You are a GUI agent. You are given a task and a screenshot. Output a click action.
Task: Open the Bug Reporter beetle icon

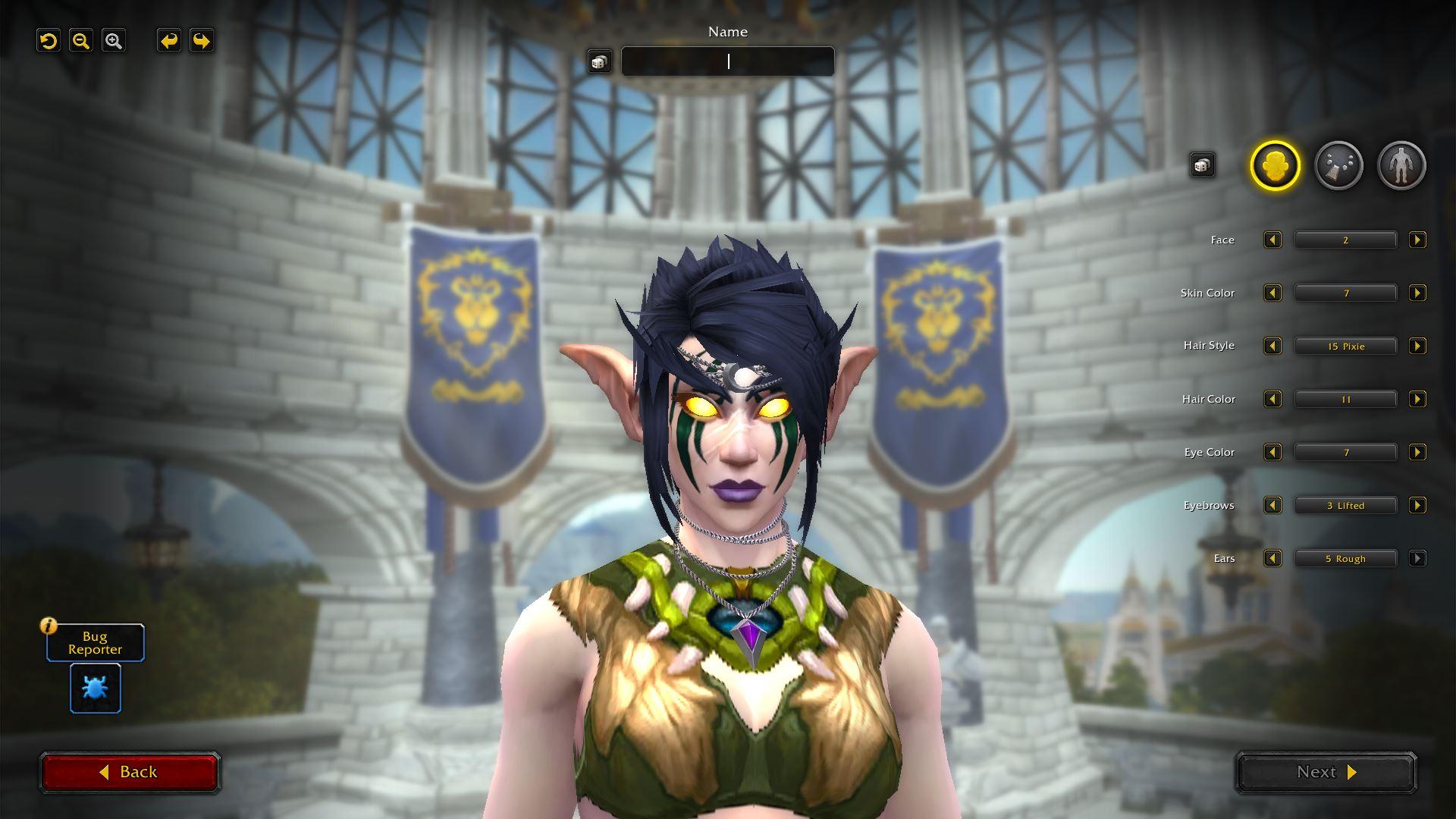pos(96,689)
